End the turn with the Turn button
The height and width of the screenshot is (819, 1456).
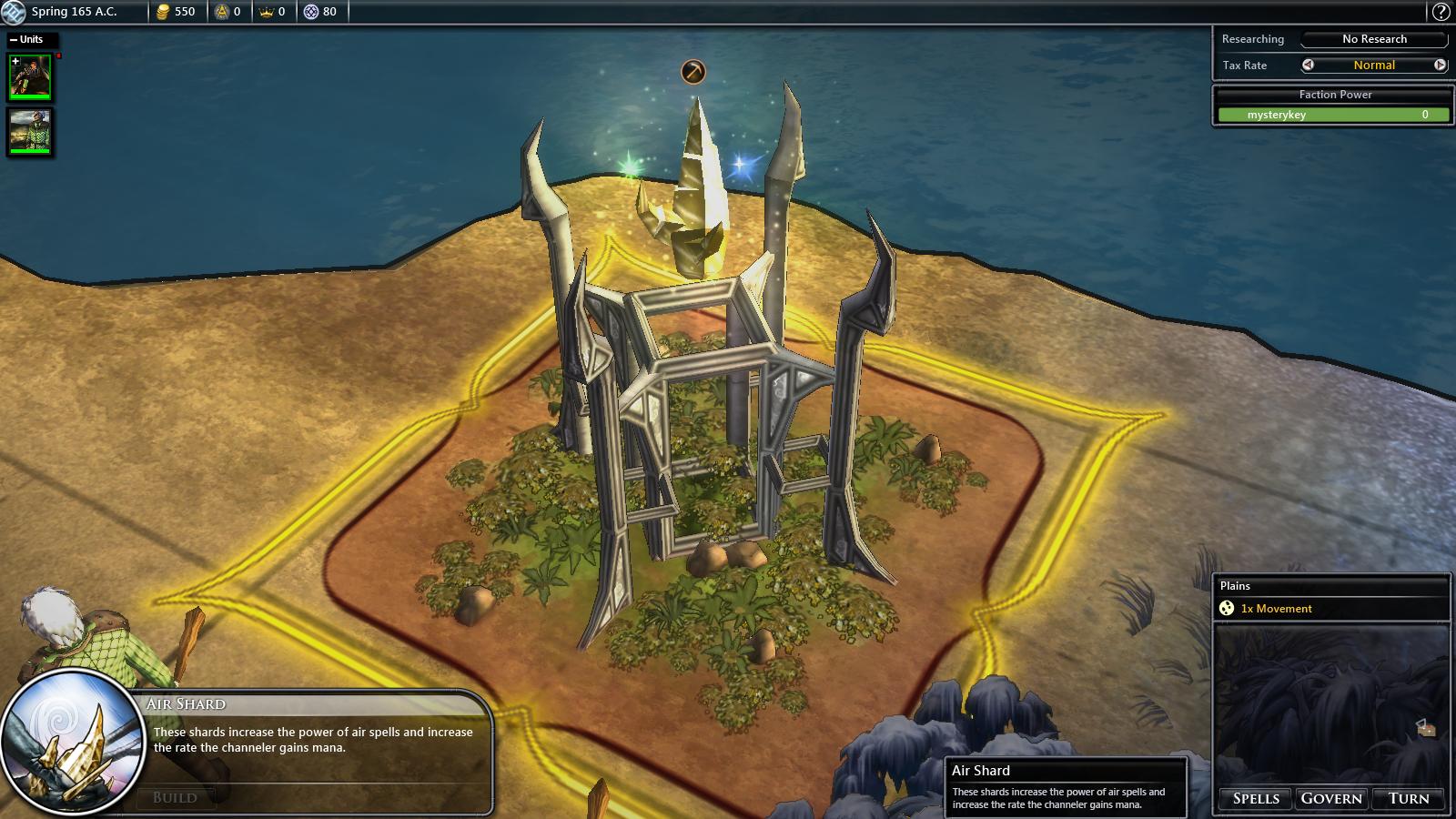point(1408,798)
